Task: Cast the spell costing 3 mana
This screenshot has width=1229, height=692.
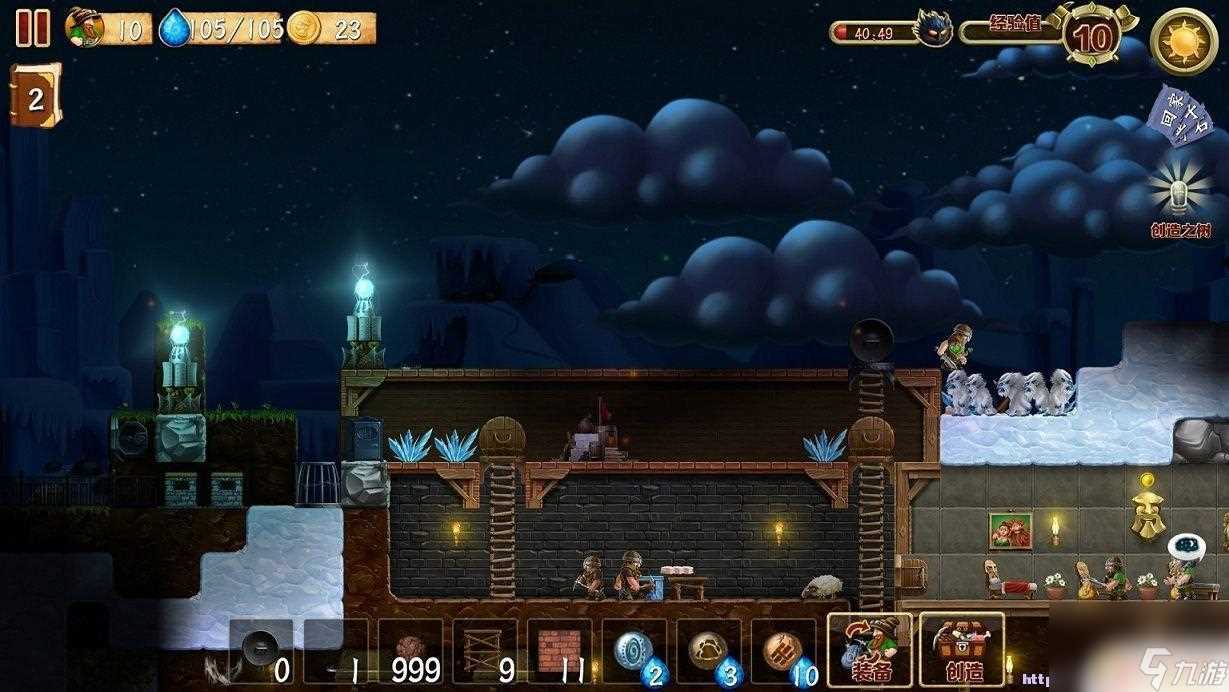Action: coord(708,652)
